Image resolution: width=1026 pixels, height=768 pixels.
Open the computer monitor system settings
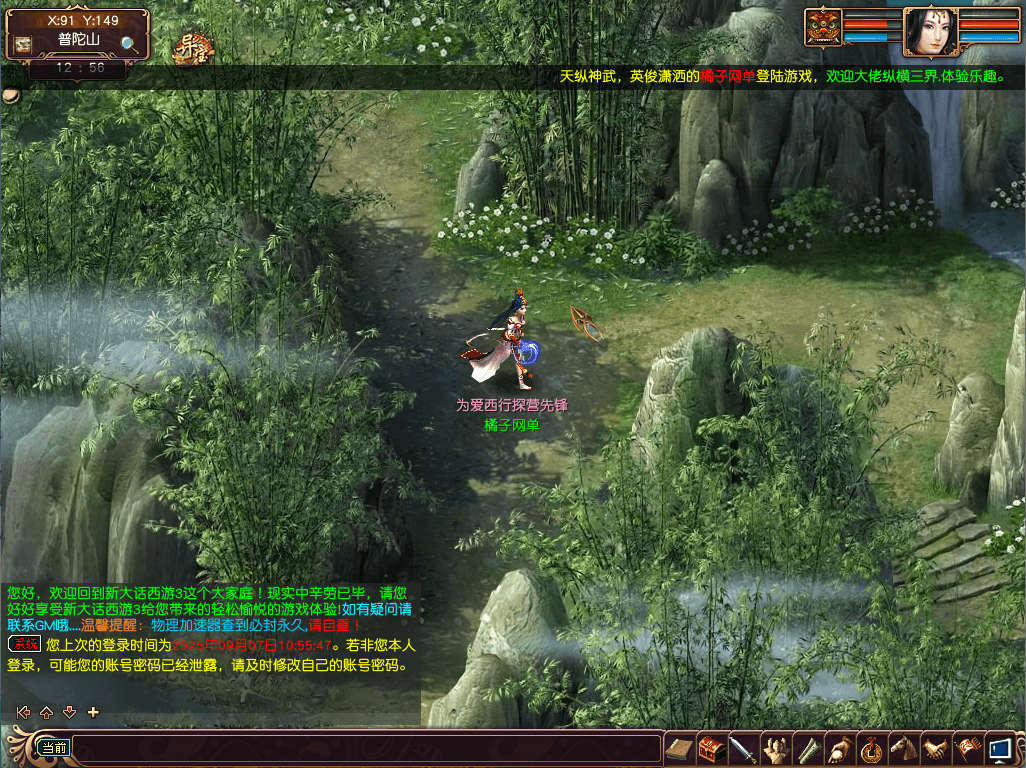click(x=999, y=748)
